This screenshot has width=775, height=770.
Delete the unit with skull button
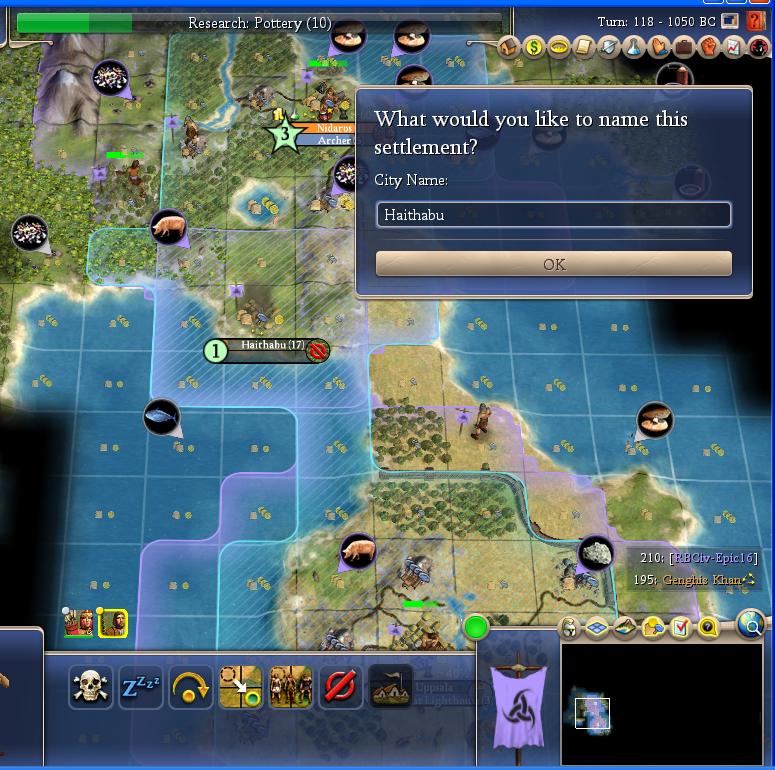coord(90,687)
